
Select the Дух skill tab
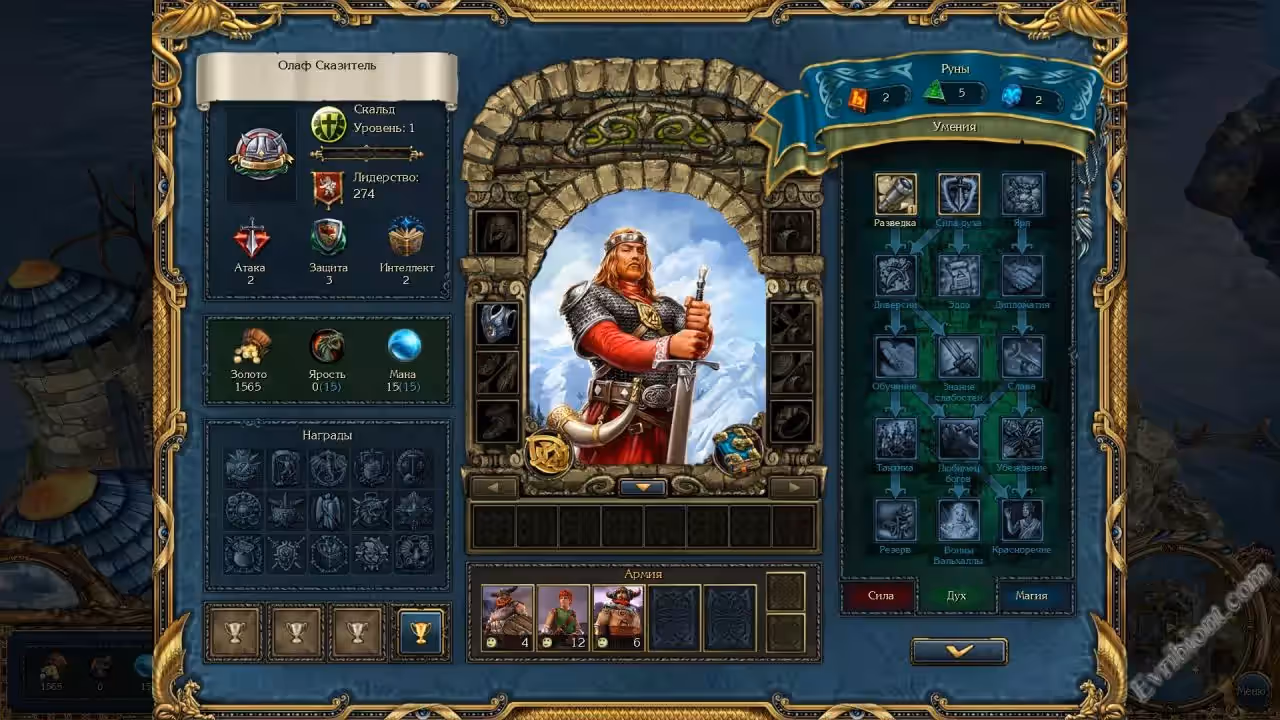tap(956, 596)
